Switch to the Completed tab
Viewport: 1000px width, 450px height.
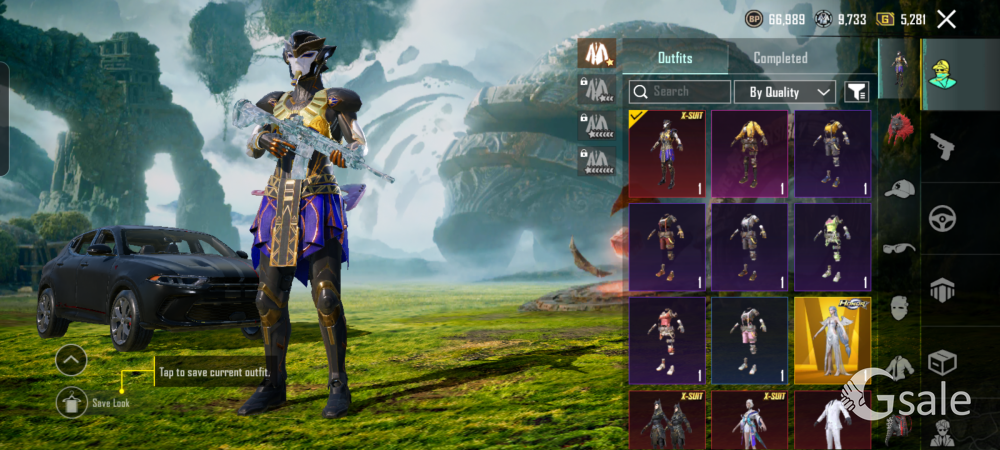click(x=780, y=58)
